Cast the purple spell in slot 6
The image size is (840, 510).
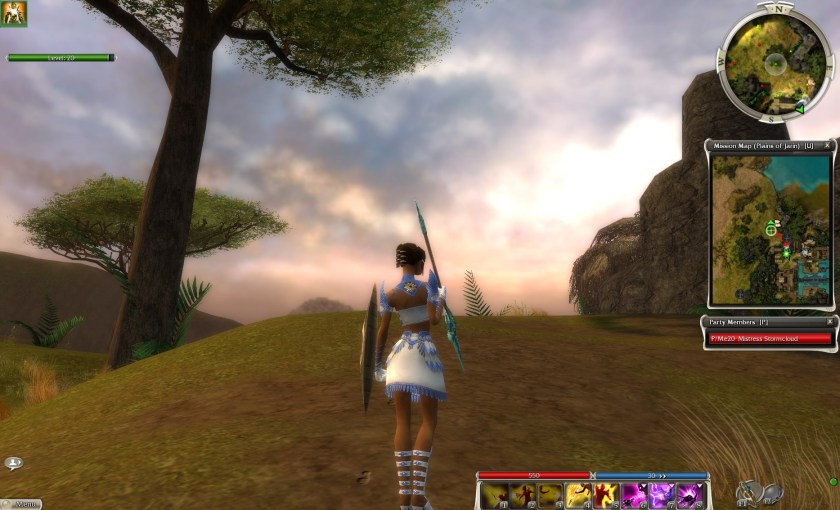(634, 495)
